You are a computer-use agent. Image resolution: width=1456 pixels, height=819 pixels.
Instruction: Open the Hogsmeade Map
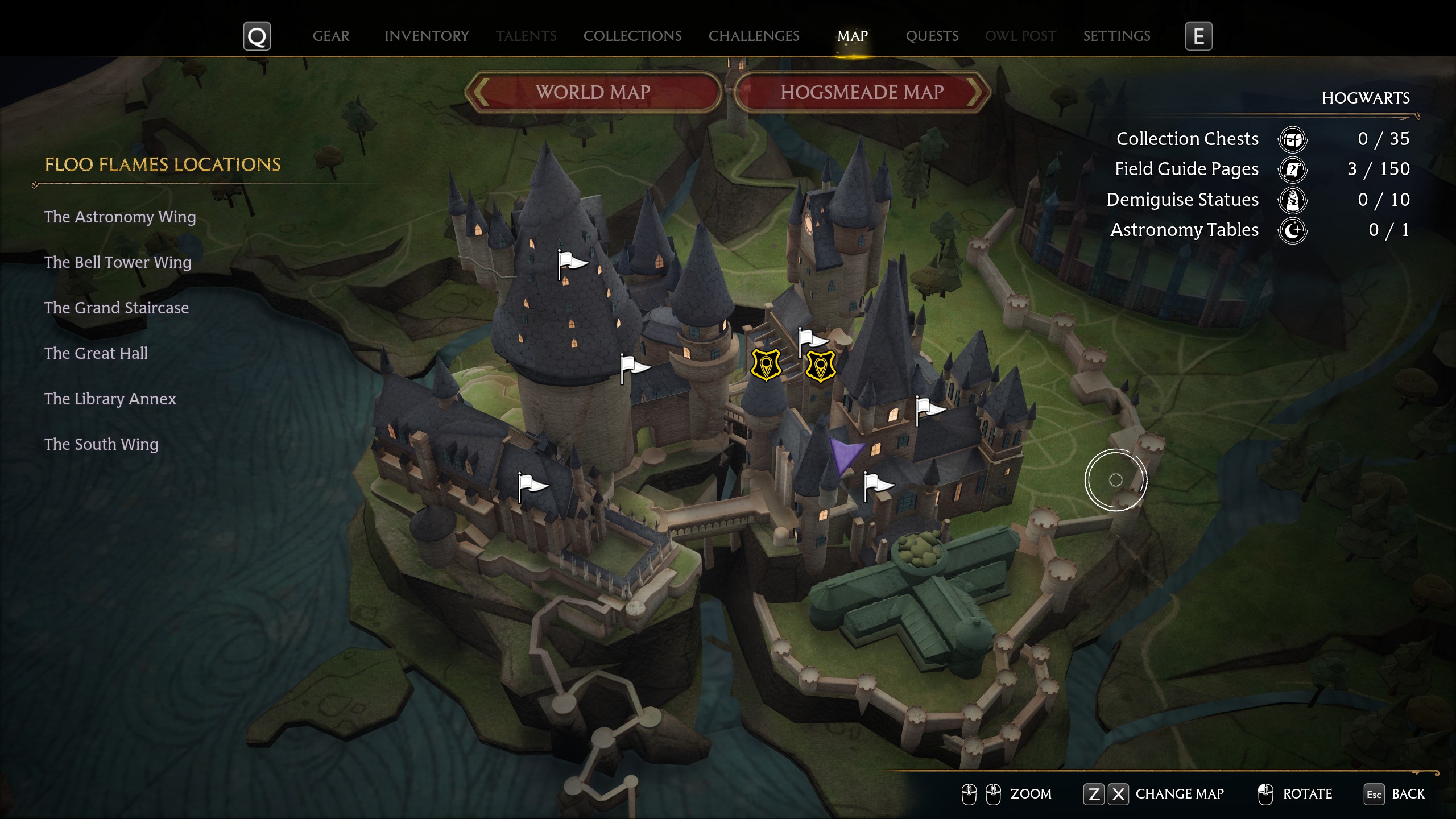(x=862, y=92)
